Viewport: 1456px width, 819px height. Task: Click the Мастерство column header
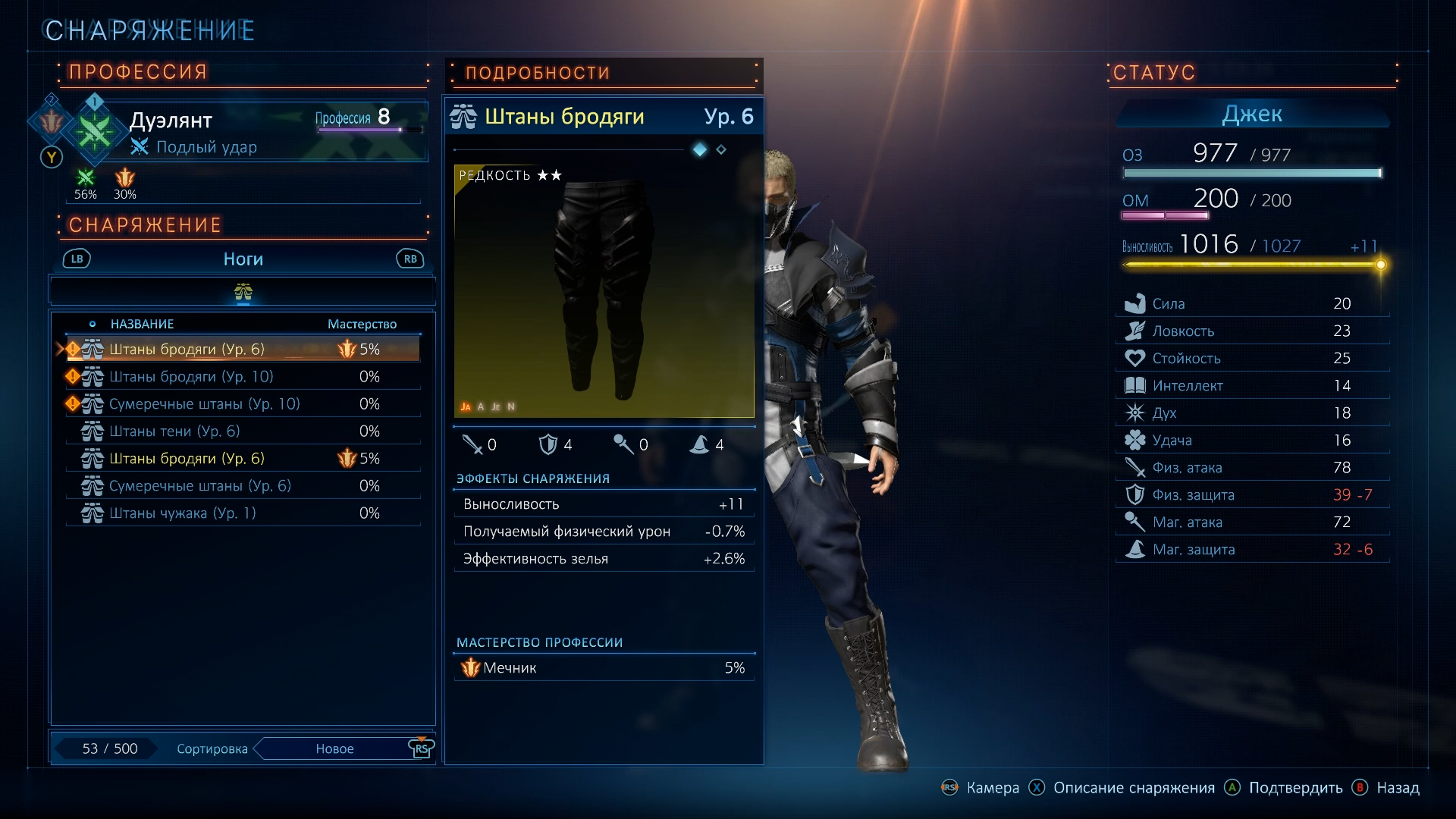[362, 324]
